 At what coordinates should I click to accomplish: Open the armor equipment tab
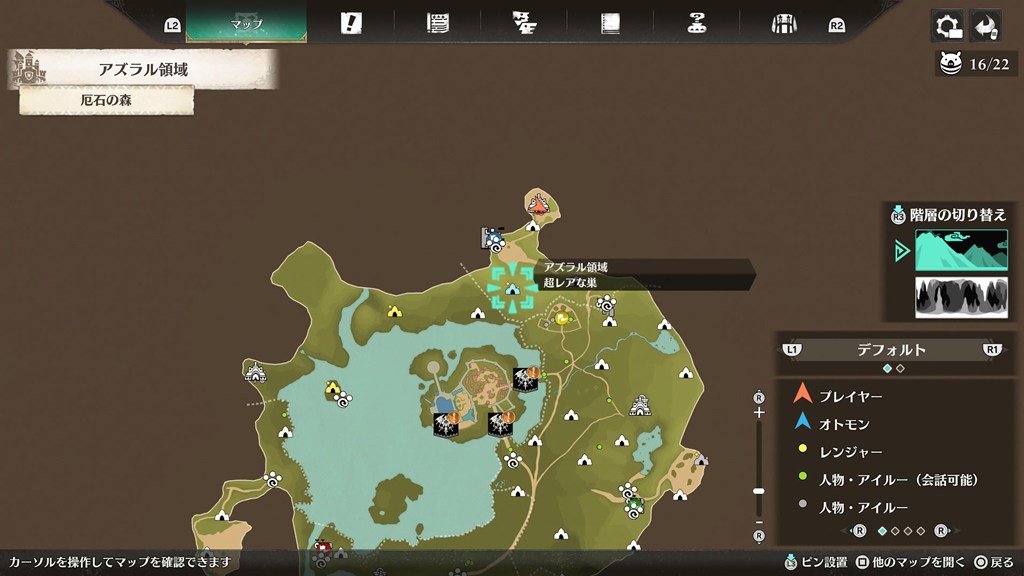[x=783, y=23]
